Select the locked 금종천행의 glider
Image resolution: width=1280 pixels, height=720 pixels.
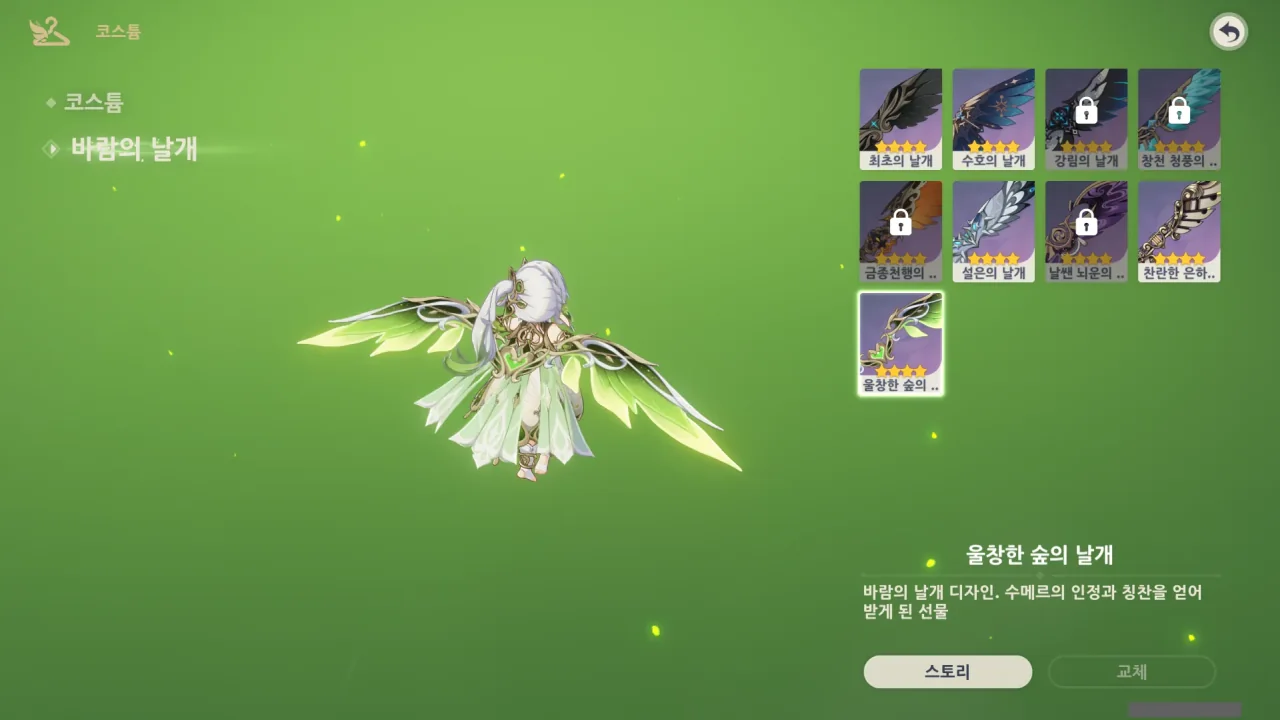click(900, 231)
